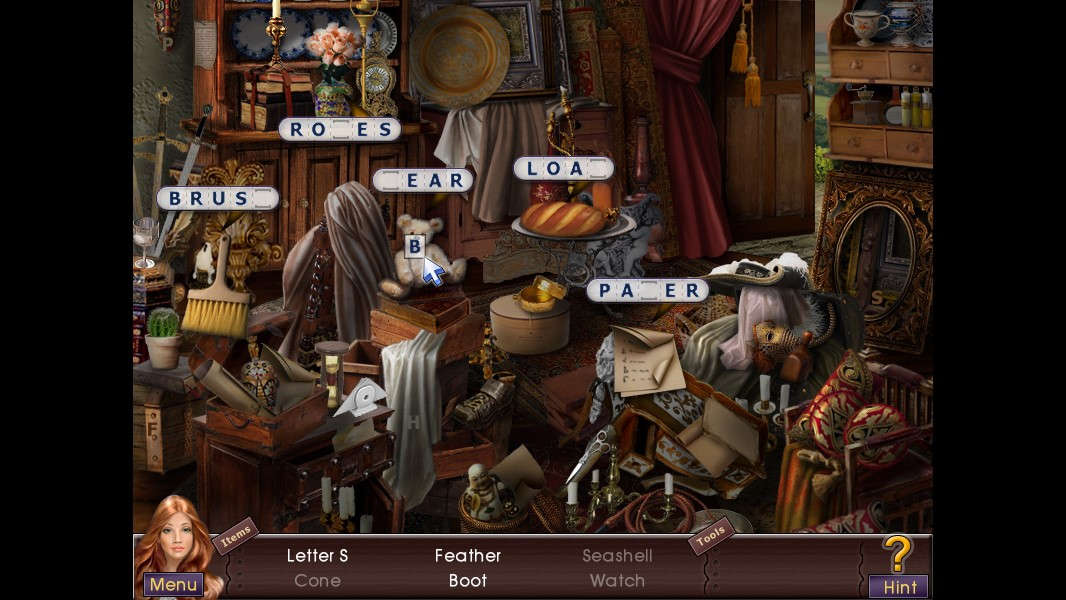Click the LOA_ word label
The width and height of the screenshot is (1066, 600).
pos(563,168)
